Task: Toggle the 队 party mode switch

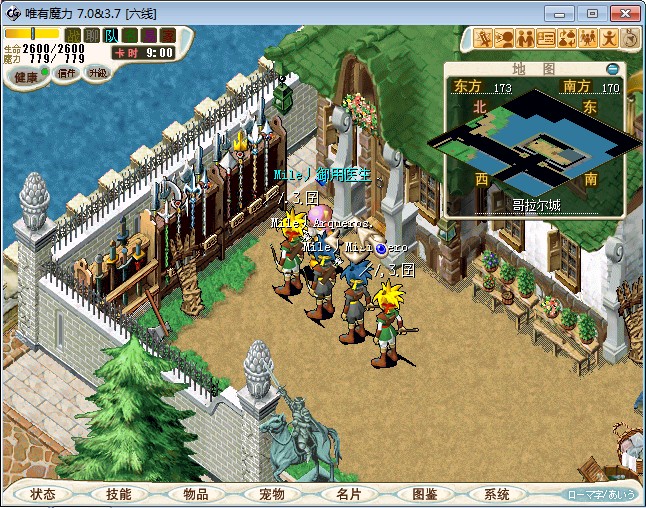Action: click(111, 36)
